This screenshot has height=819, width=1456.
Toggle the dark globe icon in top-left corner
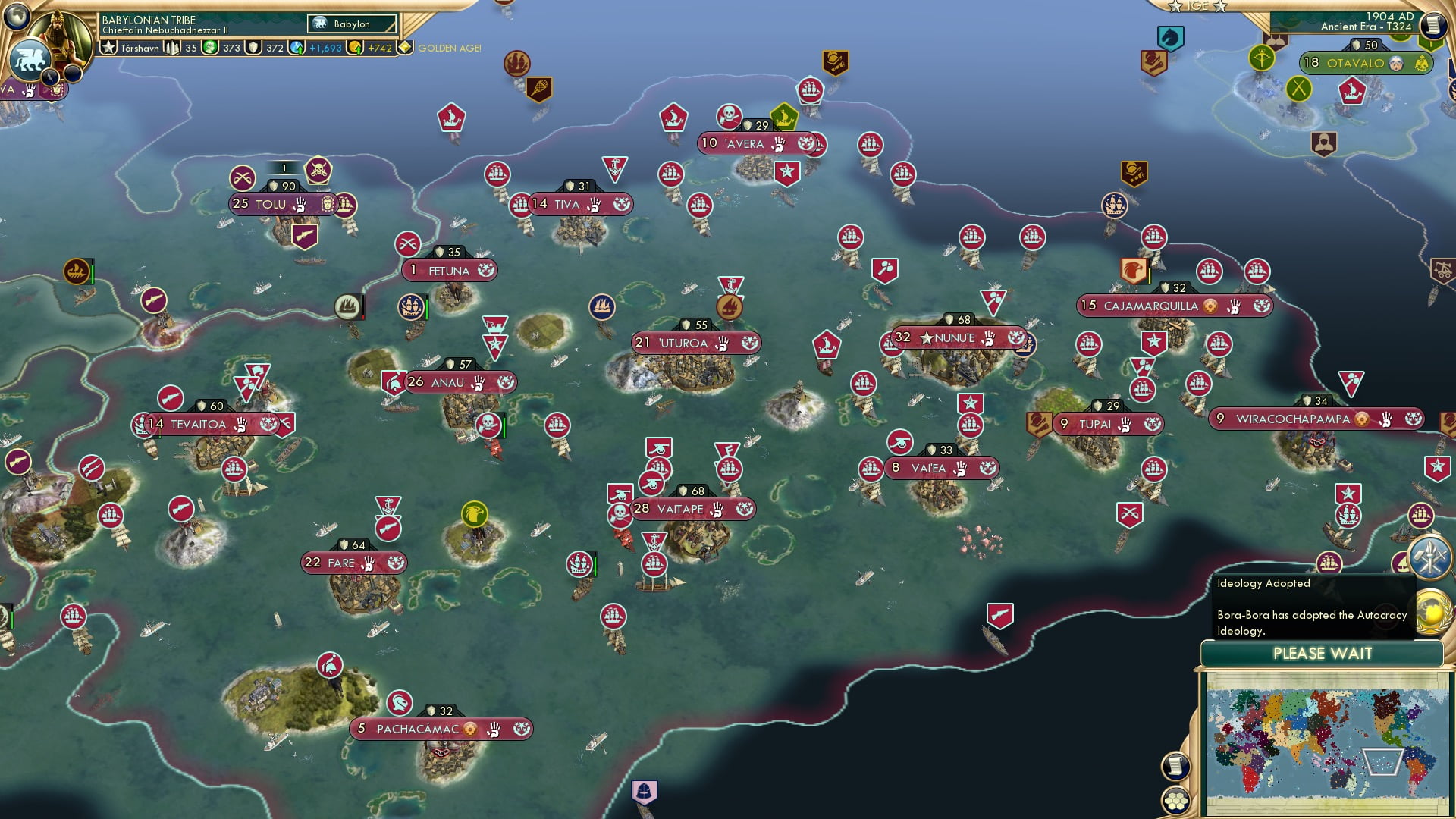[x=16, y=17]
